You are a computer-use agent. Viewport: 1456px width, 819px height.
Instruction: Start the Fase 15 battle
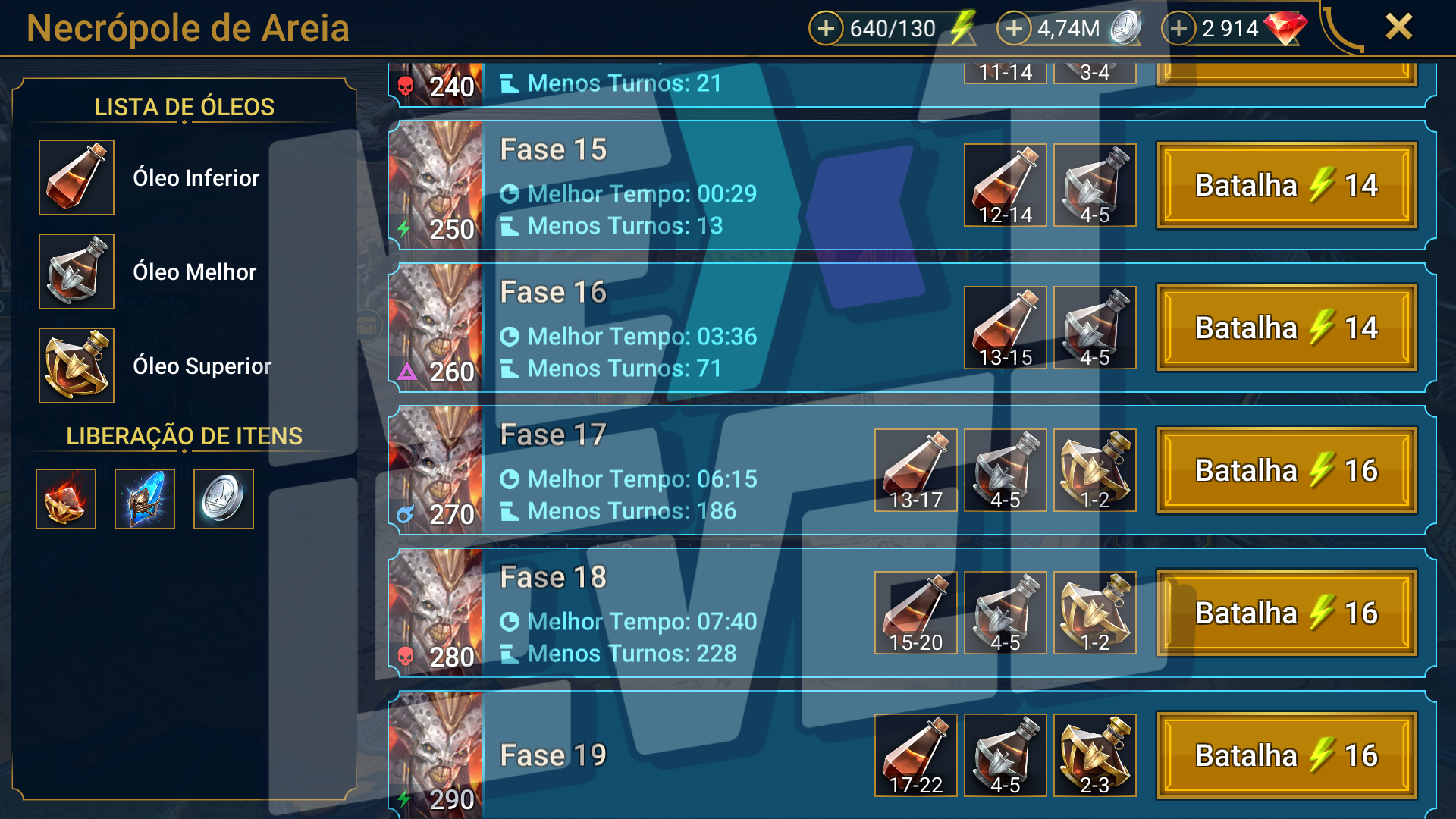point(1286,185)
